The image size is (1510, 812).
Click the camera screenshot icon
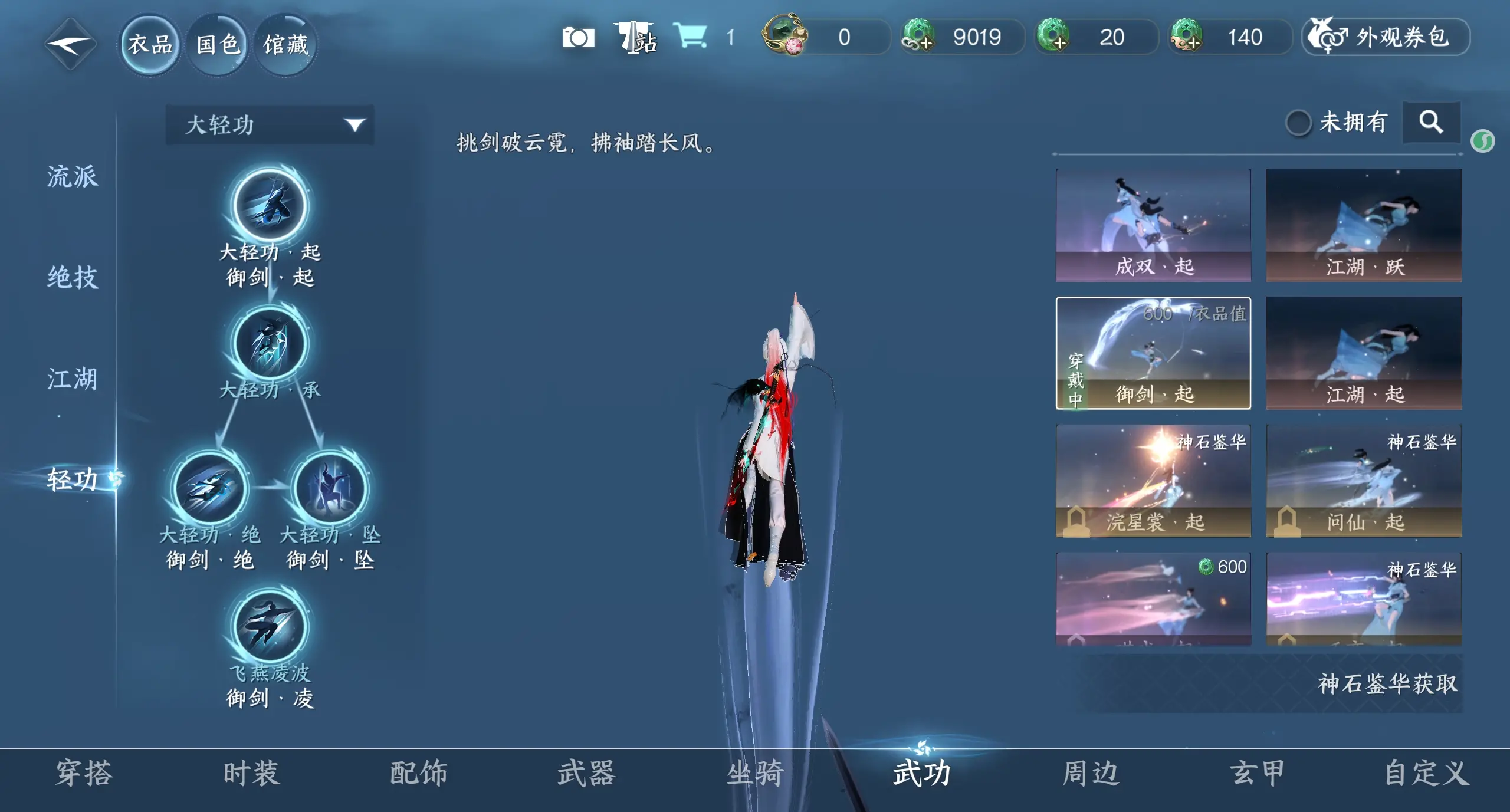tap(579, 37)
